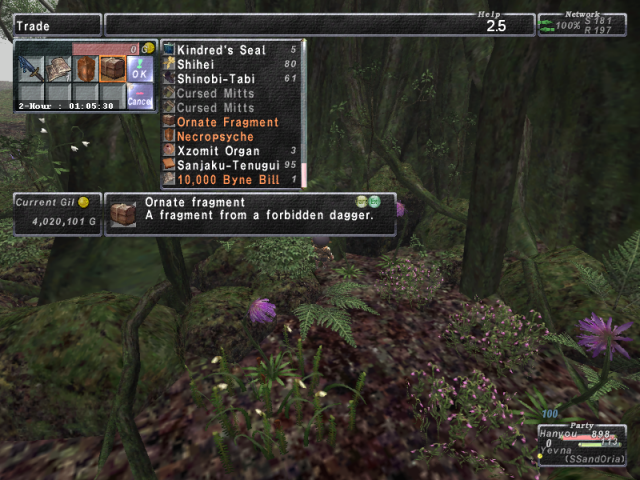Select the highlighted chest trade slot
Image resolution: width=640 pixels, height=480 pixels.
pyautogui.click(x=112, y=69)
